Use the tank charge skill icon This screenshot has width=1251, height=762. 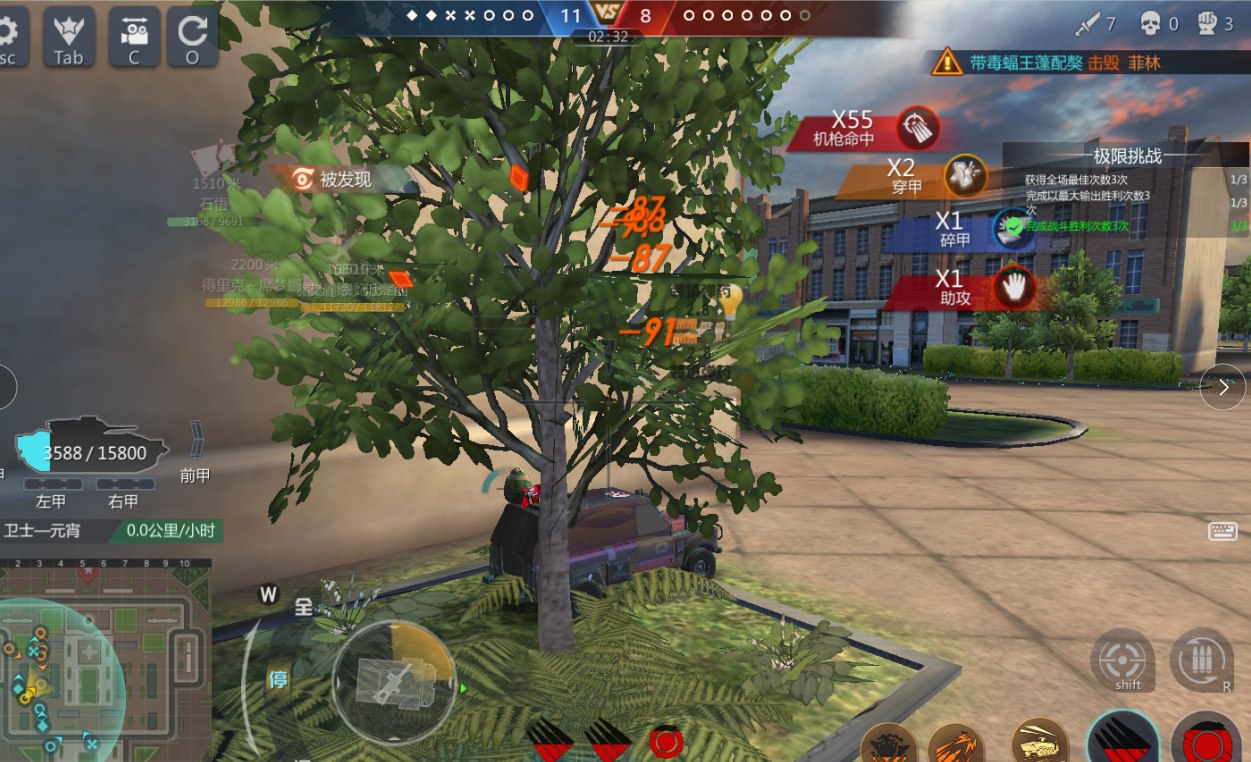(x=1039, y=742)
